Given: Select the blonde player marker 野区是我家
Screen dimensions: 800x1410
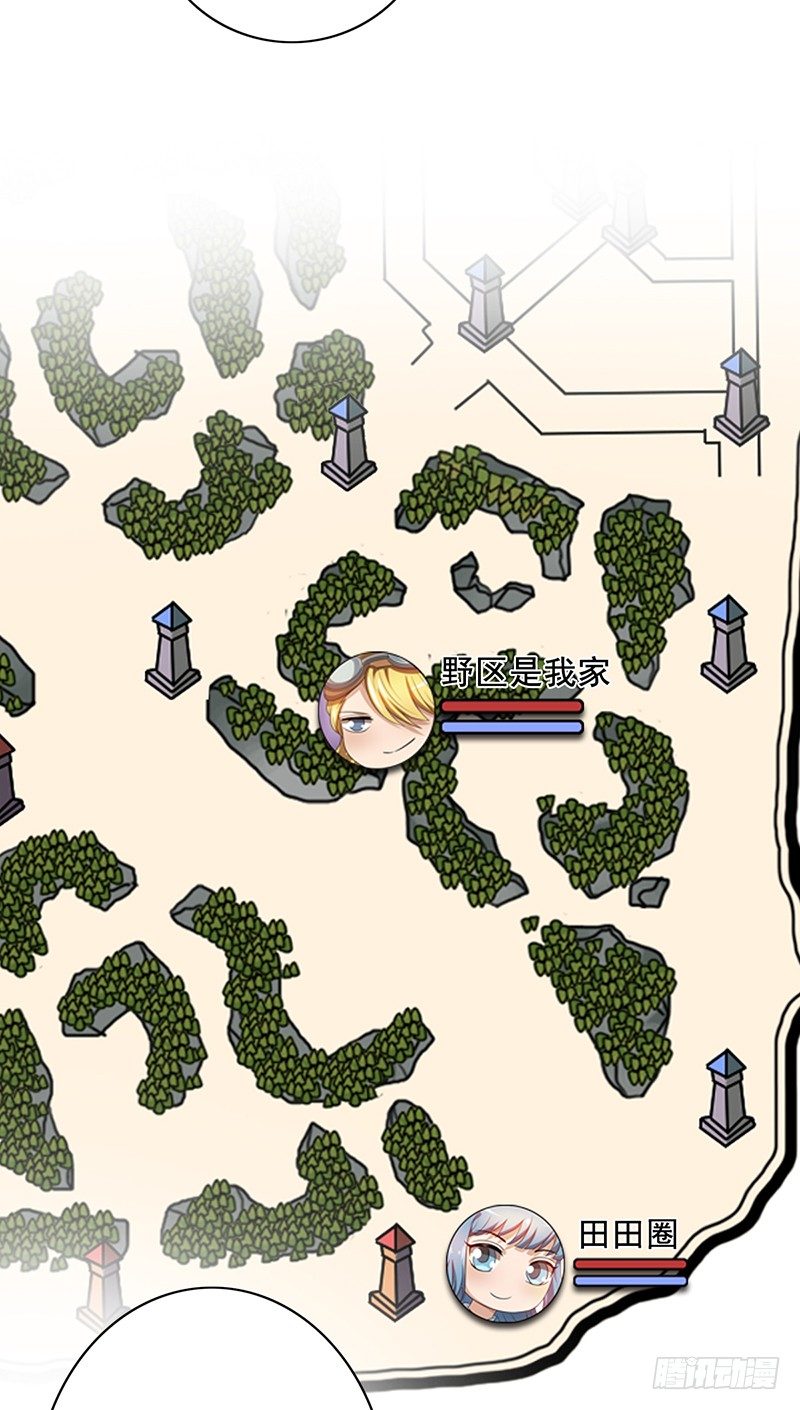Looking at the screenshot, I should tap(377, 710).
